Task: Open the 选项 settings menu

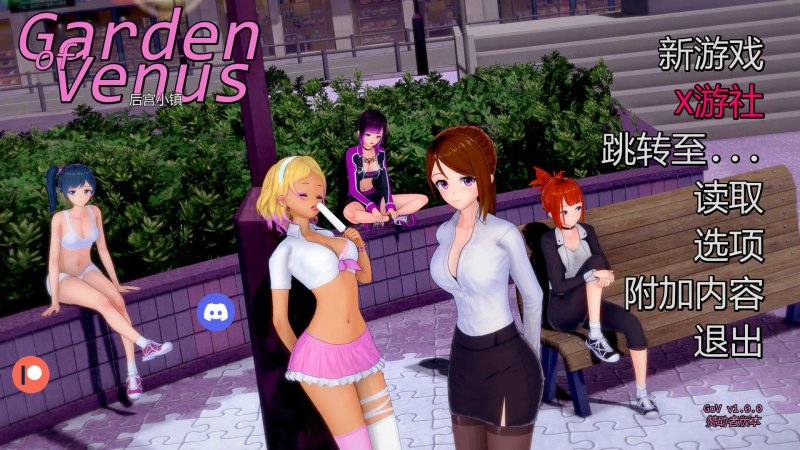Action: (x=729, y=245)
